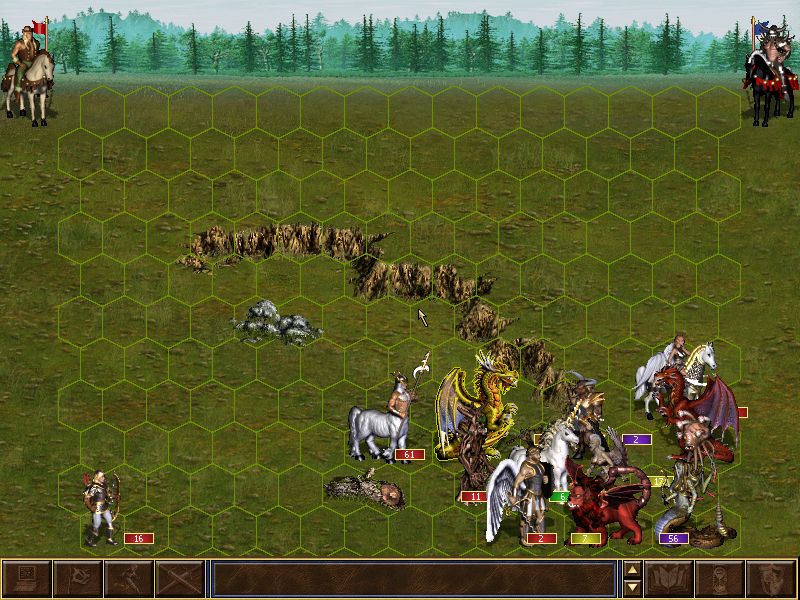Open the combat options button
Image resolution: width=800 pixels, height=600 pixels.
pyautogui.click(x=26, y=579)
